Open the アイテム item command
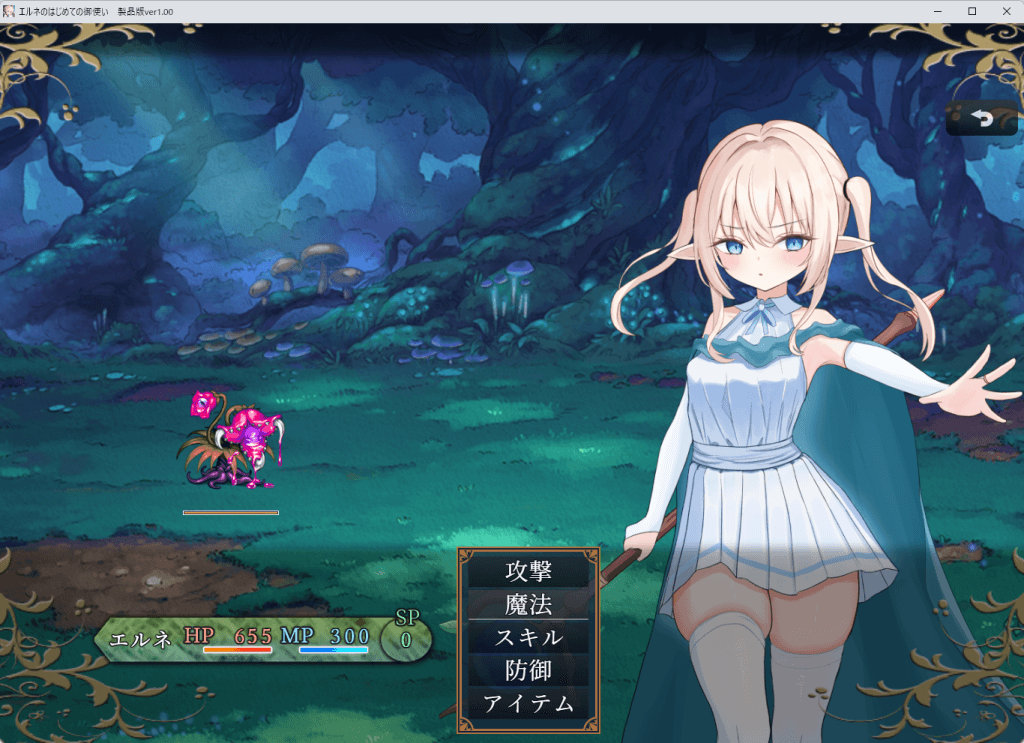The image size is (1024, 743). [528, 703]
